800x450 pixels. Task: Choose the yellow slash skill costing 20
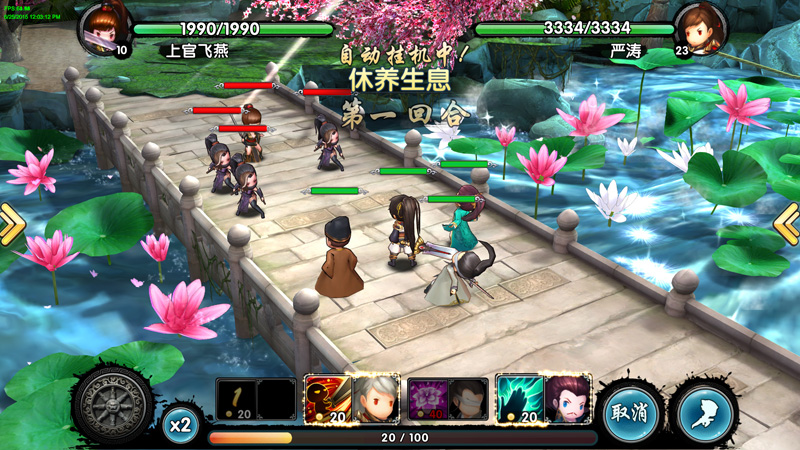click(x=236, y=399)
